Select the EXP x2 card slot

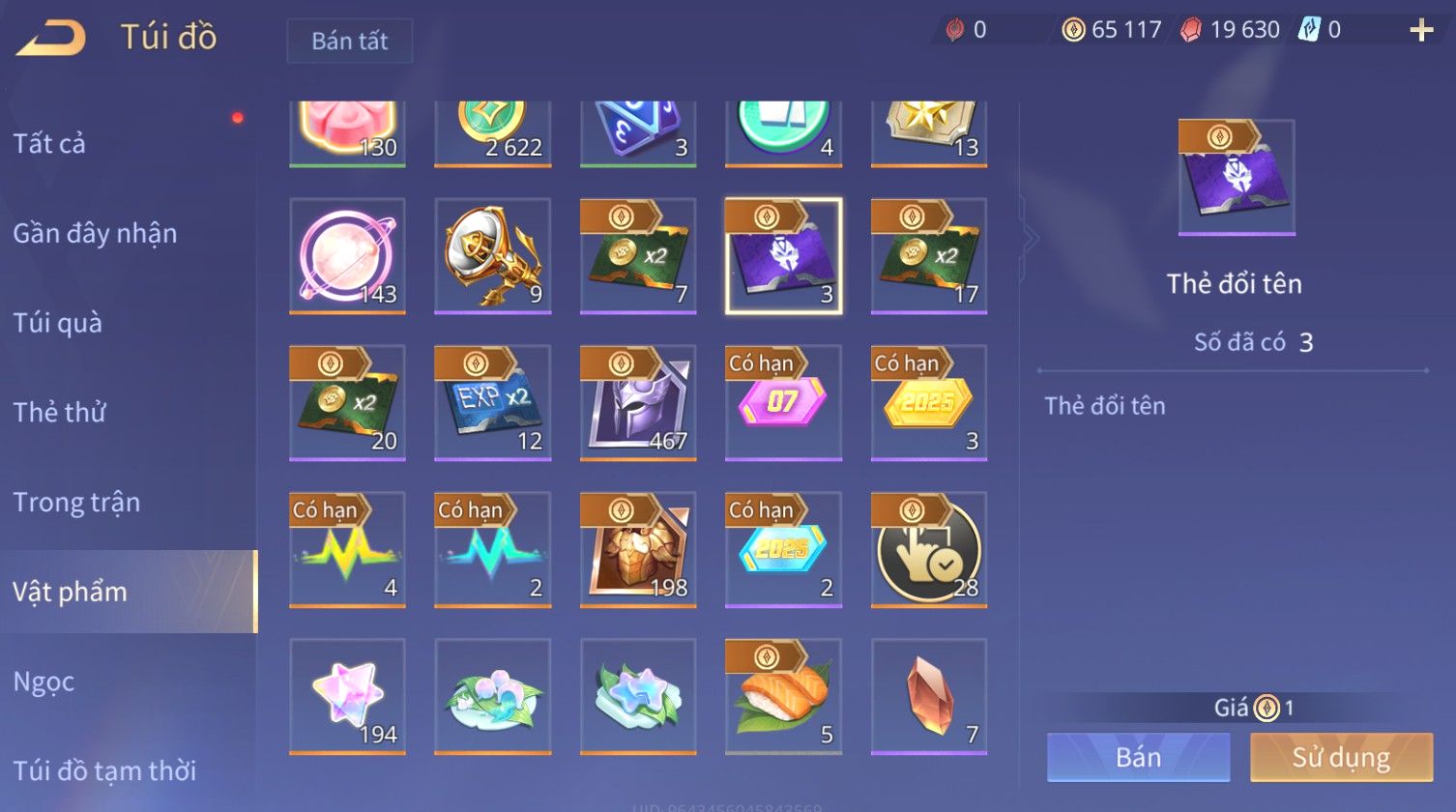(493, 402)
